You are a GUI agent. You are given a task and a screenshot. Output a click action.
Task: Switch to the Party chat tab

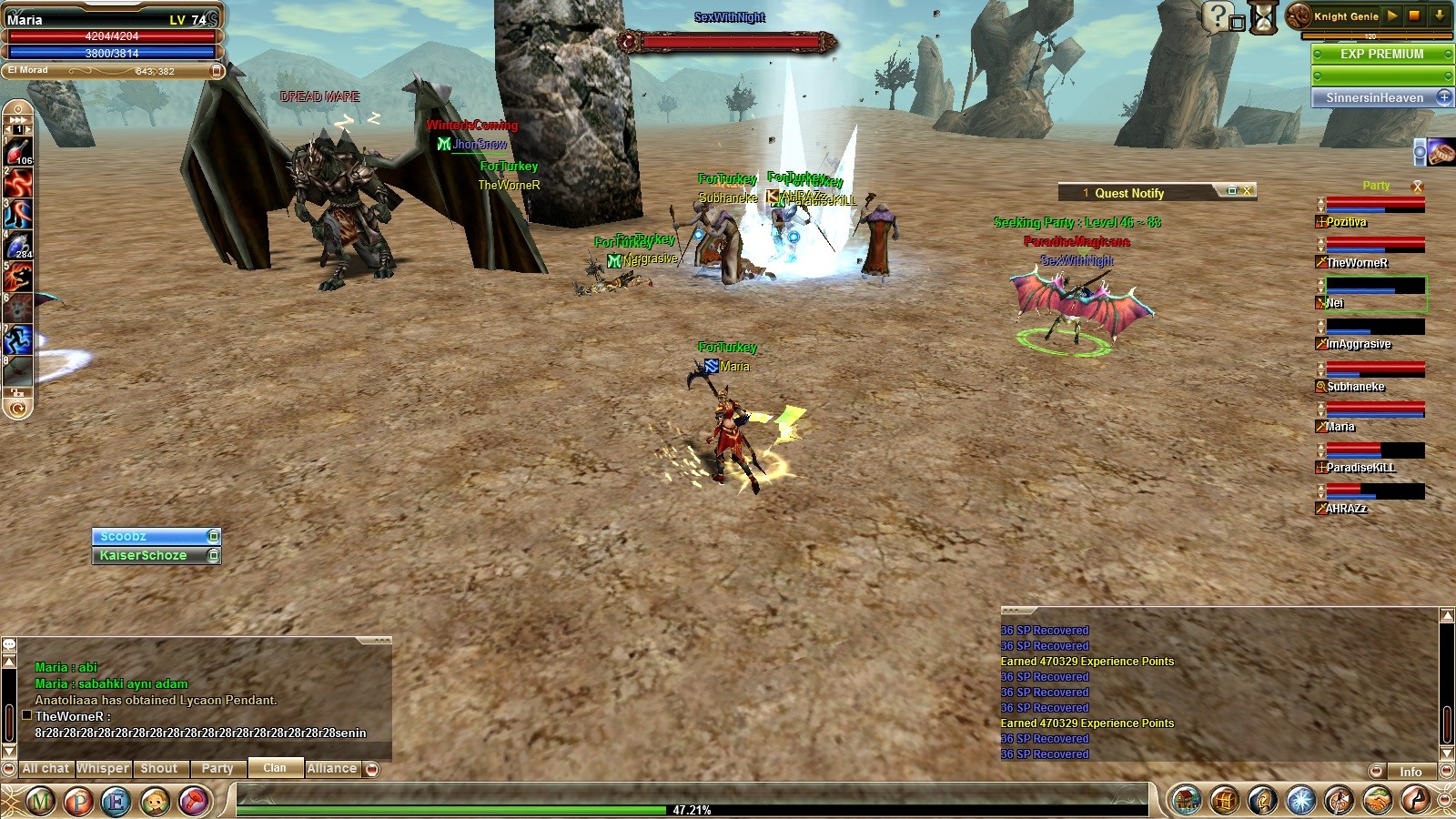coord(217,769)
